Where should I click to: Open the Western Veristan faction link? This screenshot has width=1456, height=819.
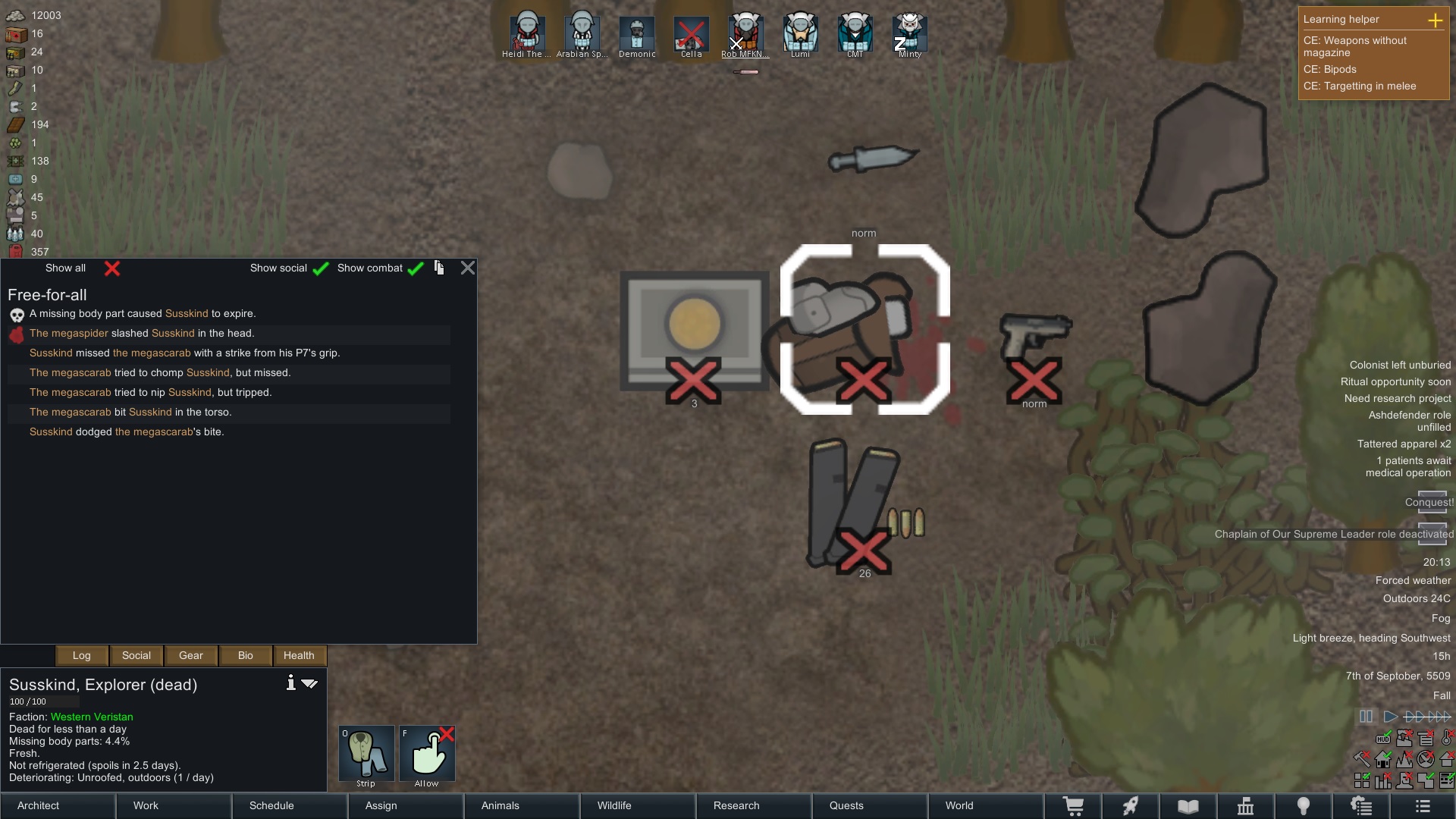(93, 717)
